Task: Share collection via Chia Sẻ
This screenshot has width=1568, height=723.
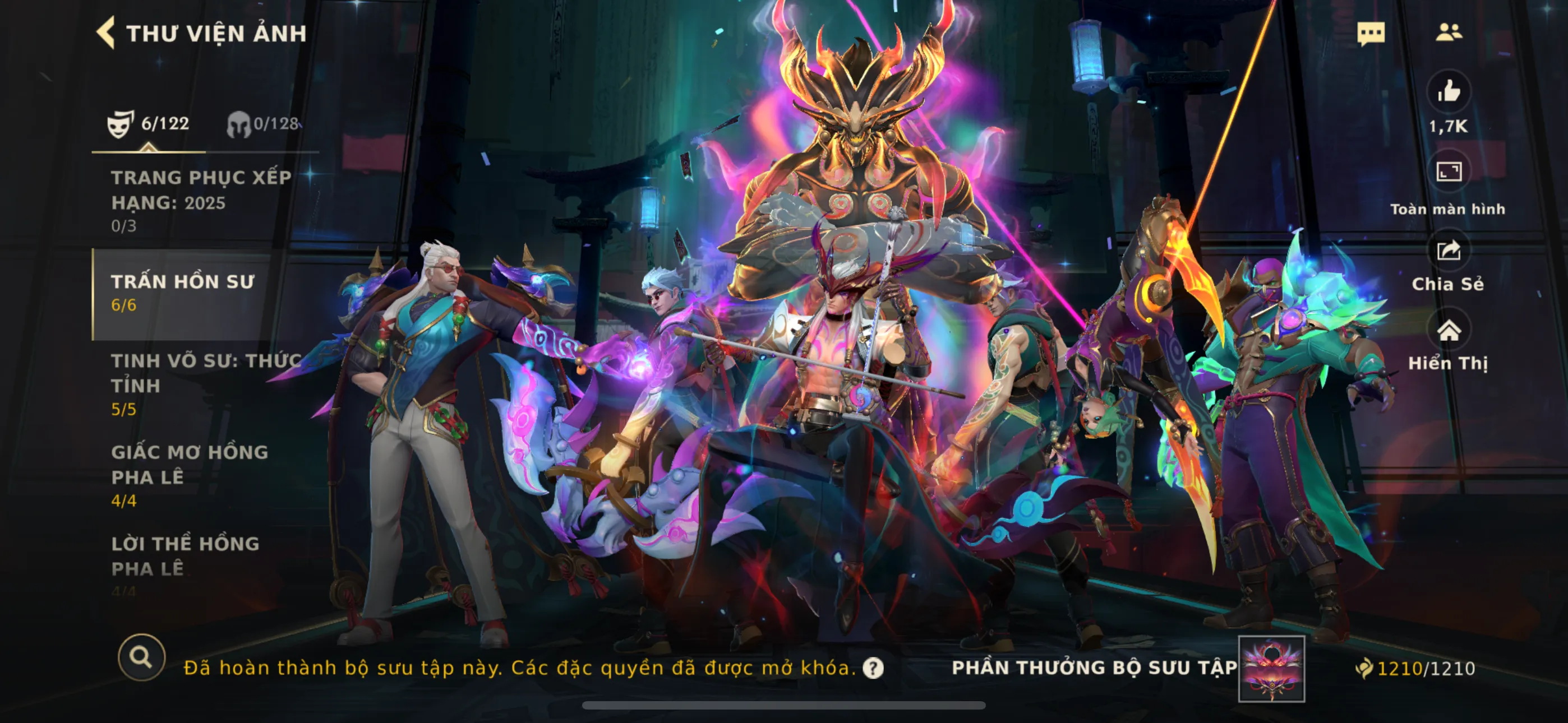Action: (x=1448, y=251)
